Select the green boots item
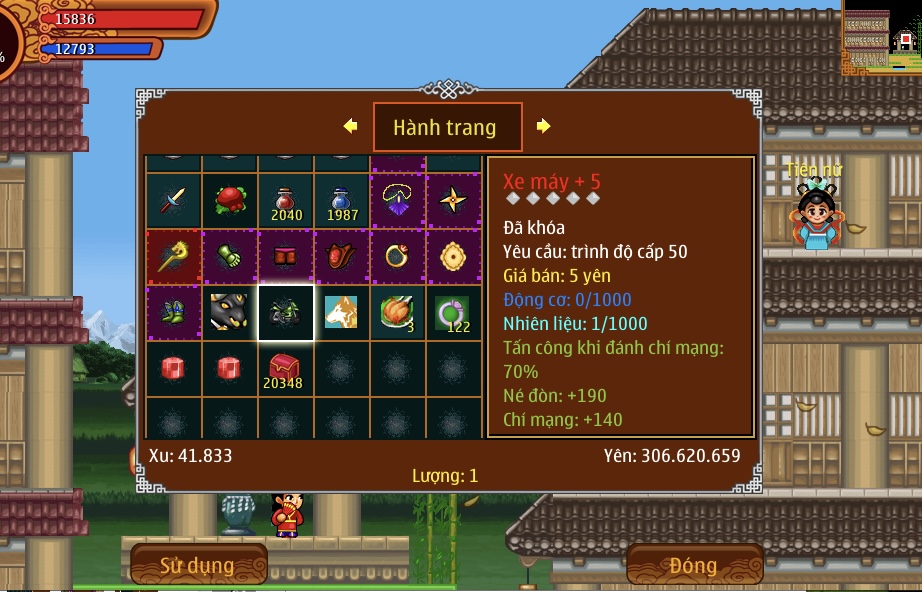 [x=174, y=313]
